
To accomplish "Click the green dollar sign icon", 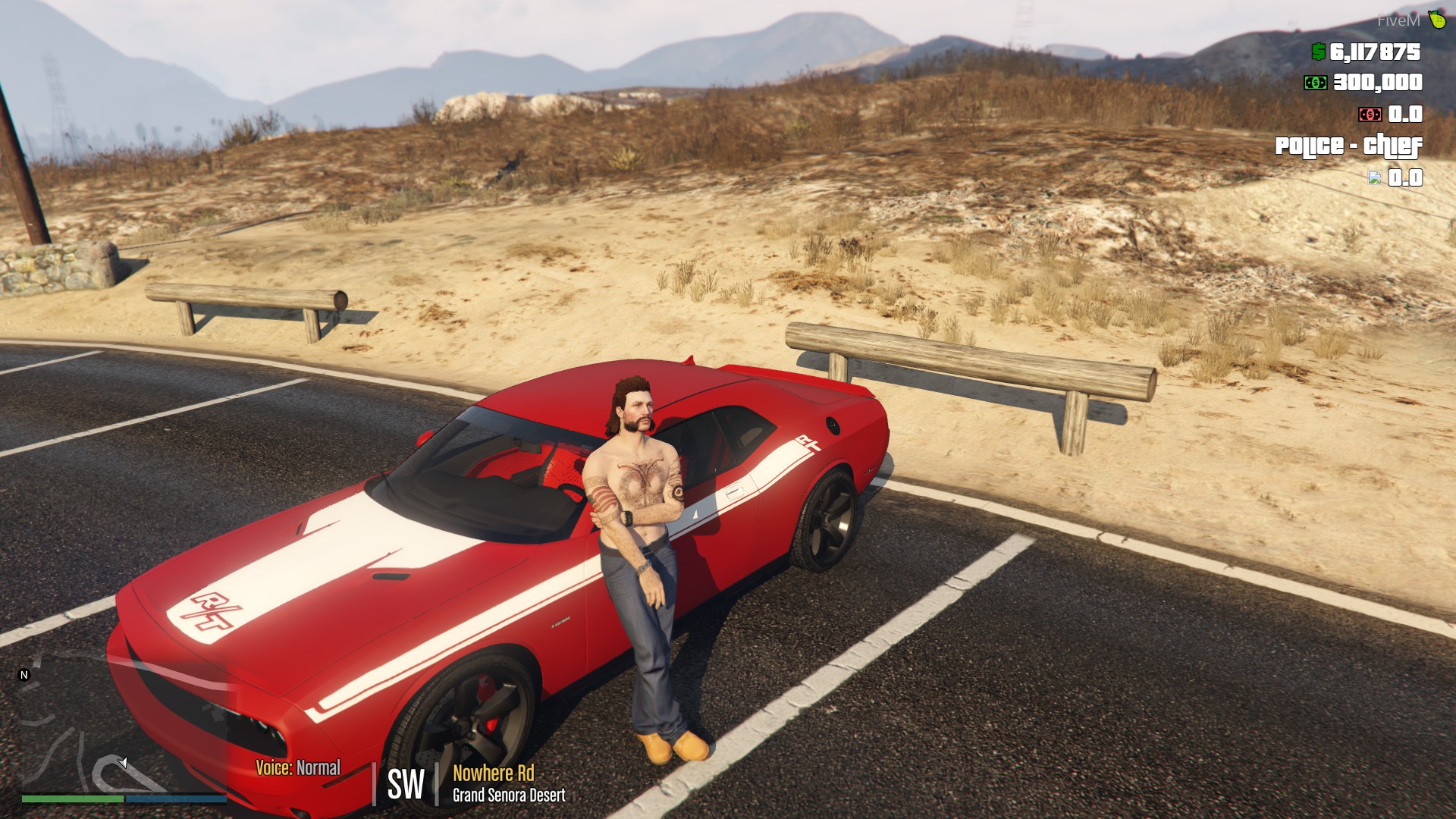I will point(1319,52).
